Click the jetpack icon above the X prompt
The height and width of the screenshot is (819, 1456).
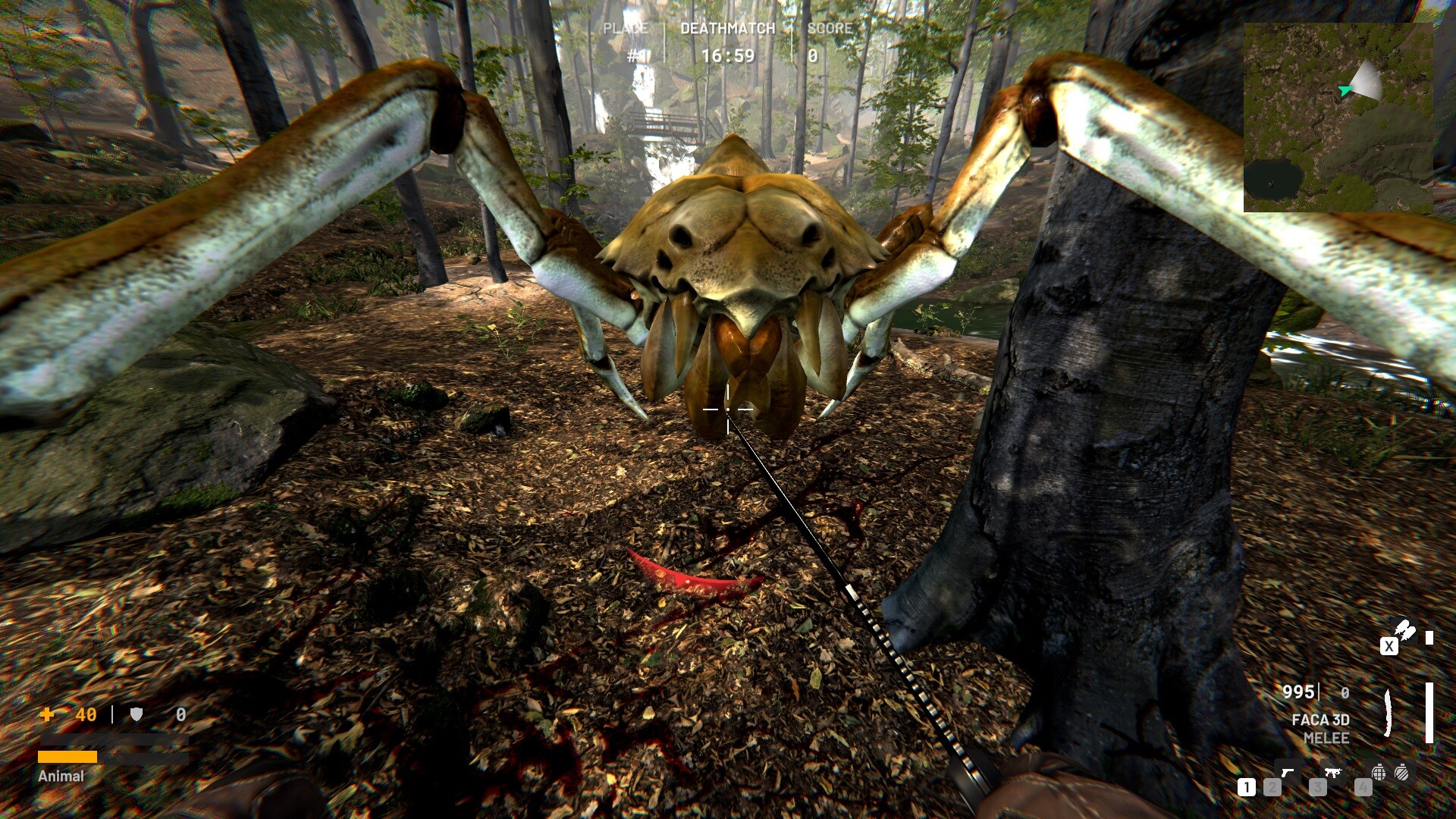(x=1404, y=631)
